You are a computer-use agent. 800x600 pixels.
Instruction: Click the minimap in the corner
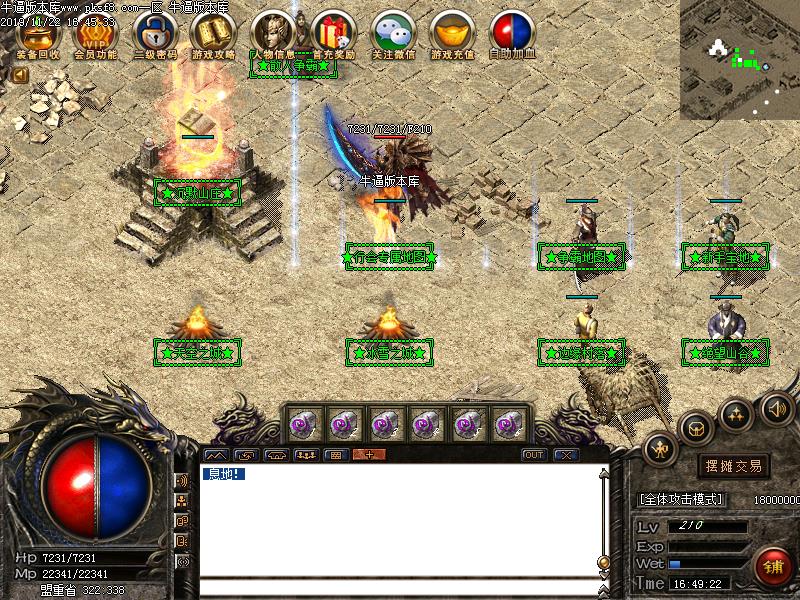(740, 58)
